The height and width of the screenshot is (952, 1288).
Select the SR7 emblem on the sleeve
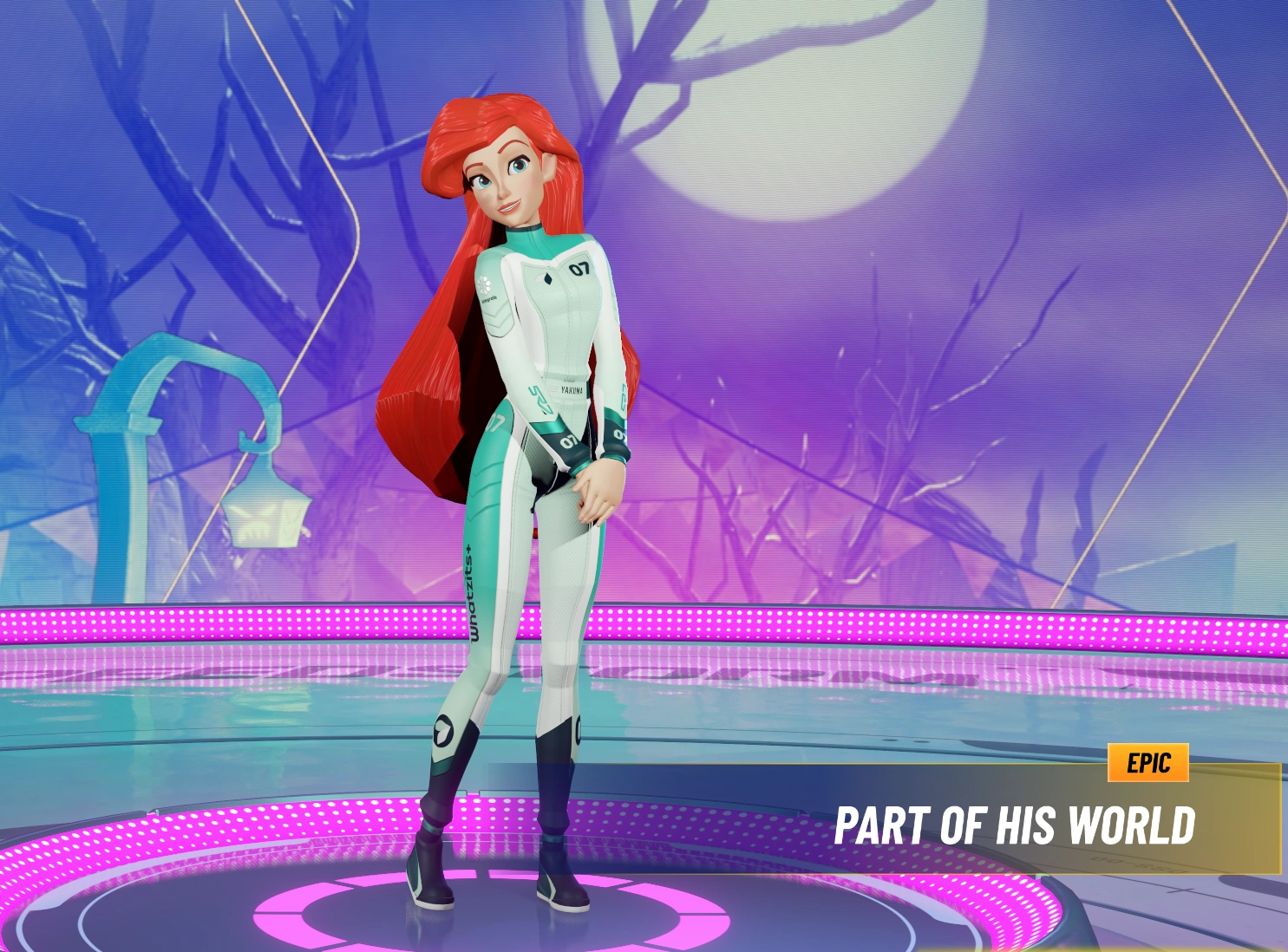pos(539,400)
